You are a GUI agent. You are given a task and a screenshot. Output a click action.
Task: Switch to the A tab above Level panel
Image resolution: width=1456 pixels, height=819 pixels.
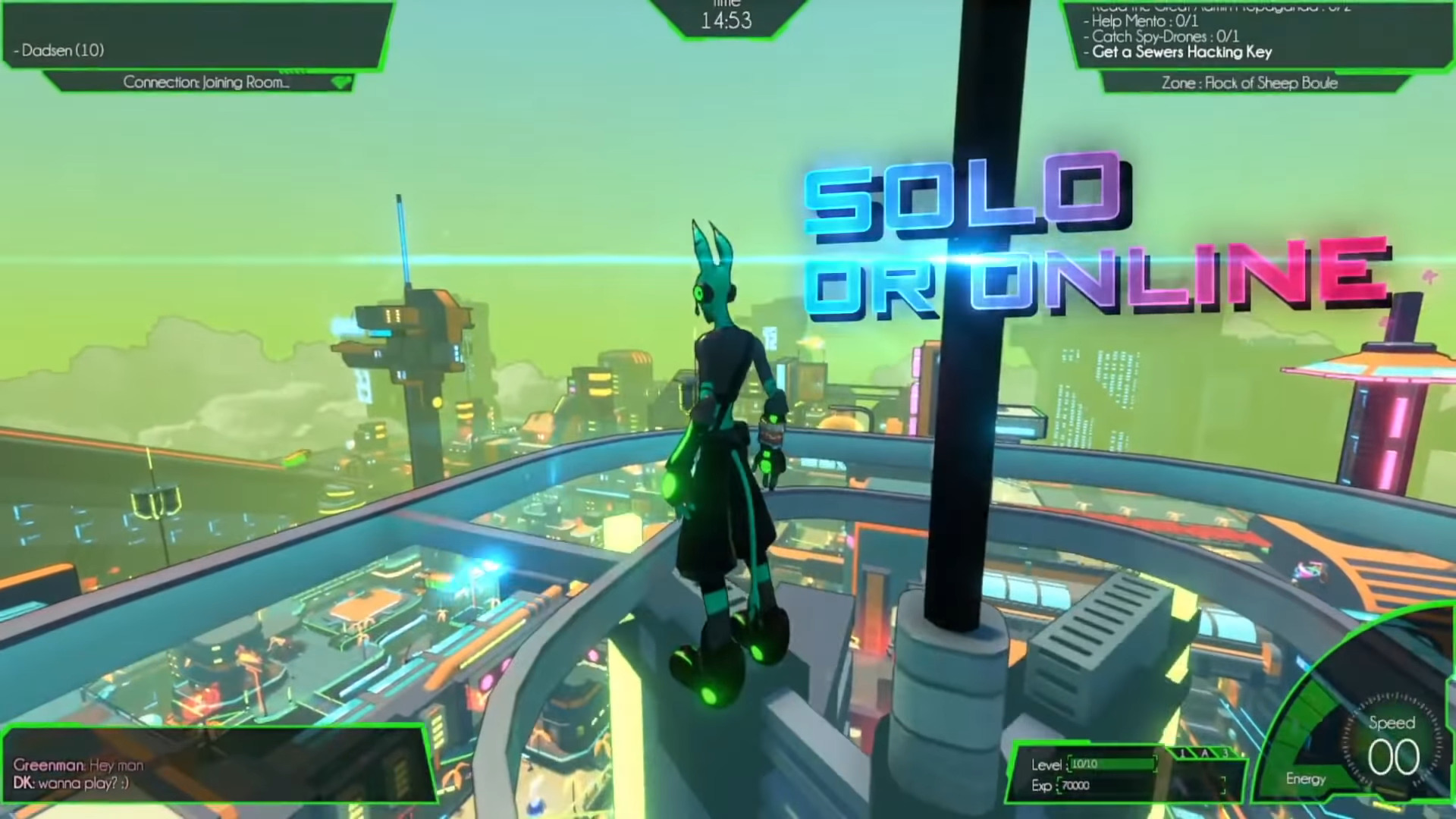[1205, 753]
